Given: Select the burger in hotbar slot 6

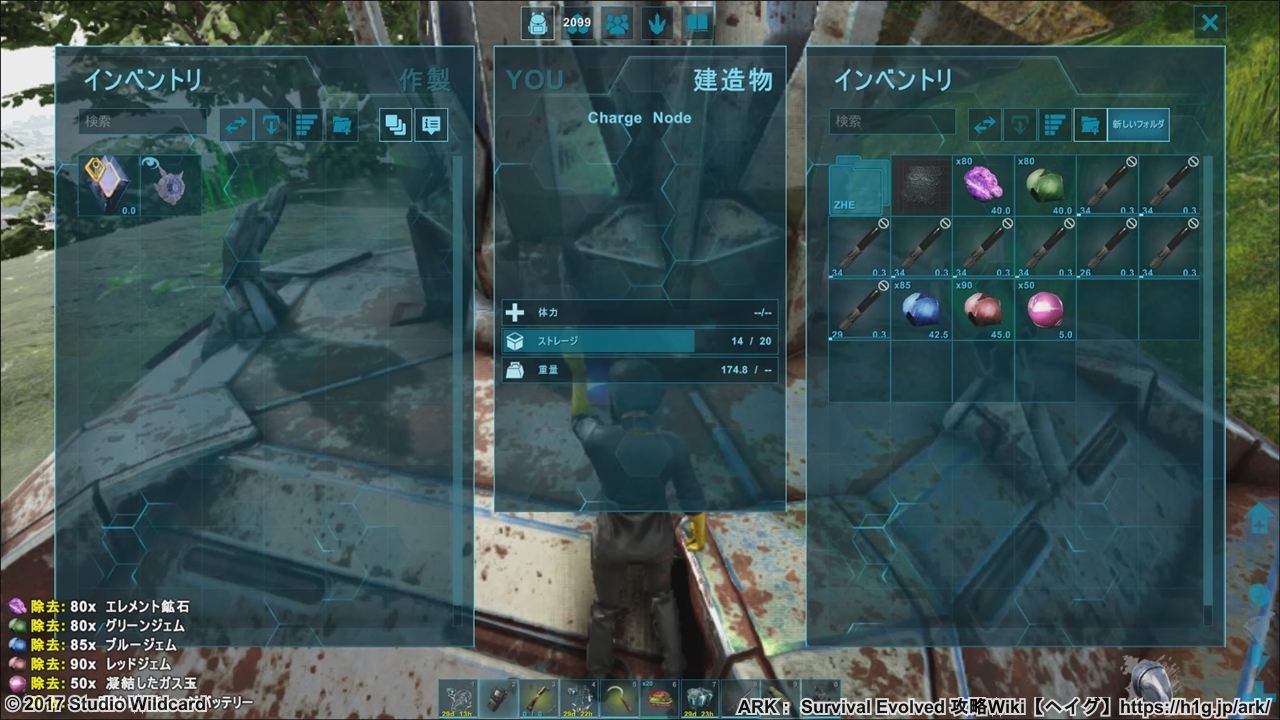Looking at the screenshot, I should (x=658, y=699).
